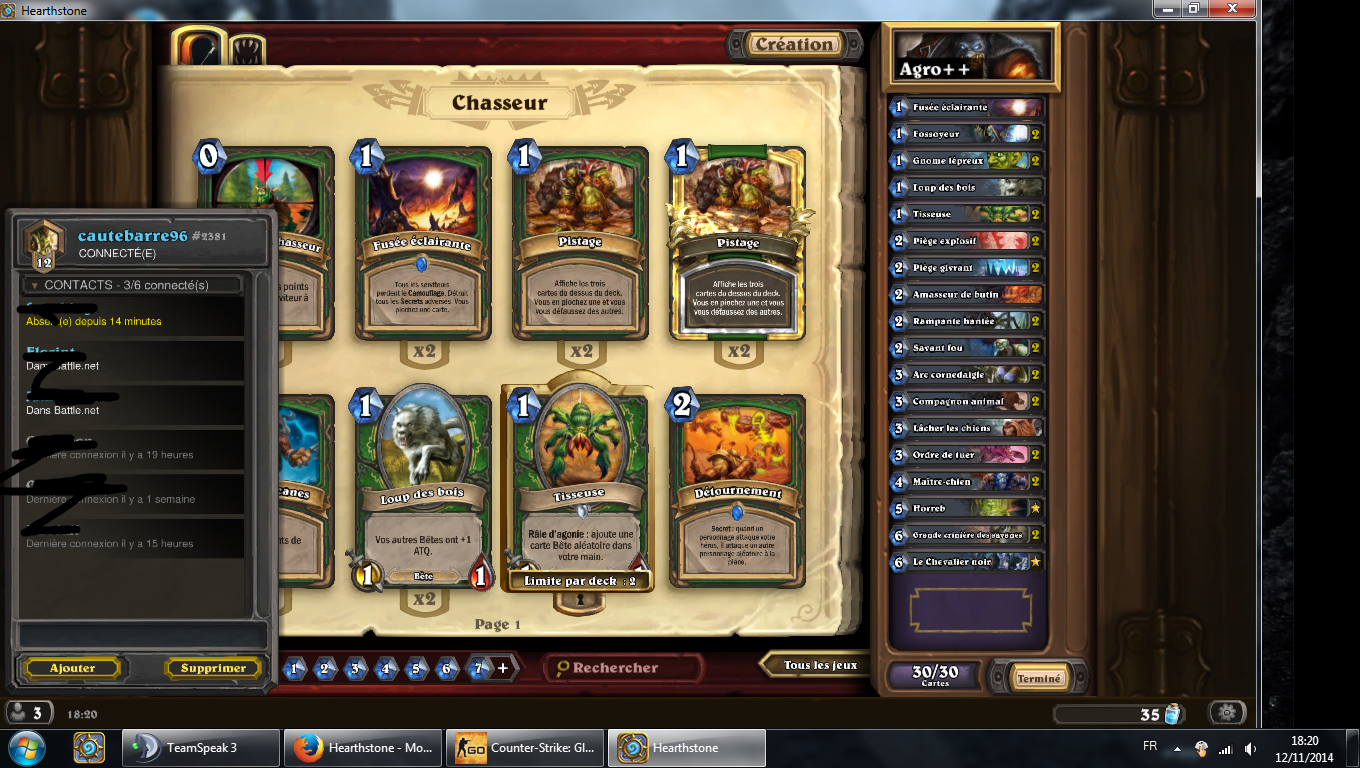The height and width of the screenshot is (768, 1360).
Task: Open the Création crafting mode
Action: click(794, 45)
